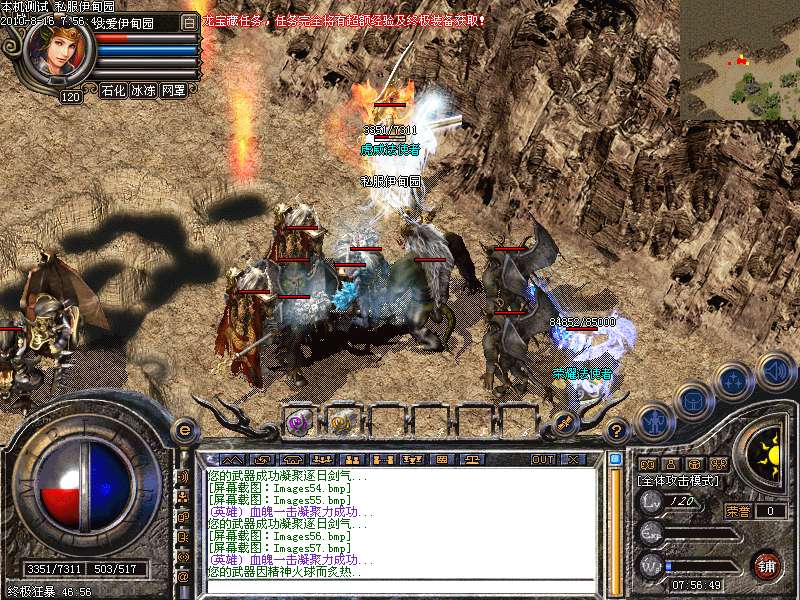Image resolution: width=800 pixels, height=600 pixels.
Task: Click the @ chat channel button
Action: (183, 577)
